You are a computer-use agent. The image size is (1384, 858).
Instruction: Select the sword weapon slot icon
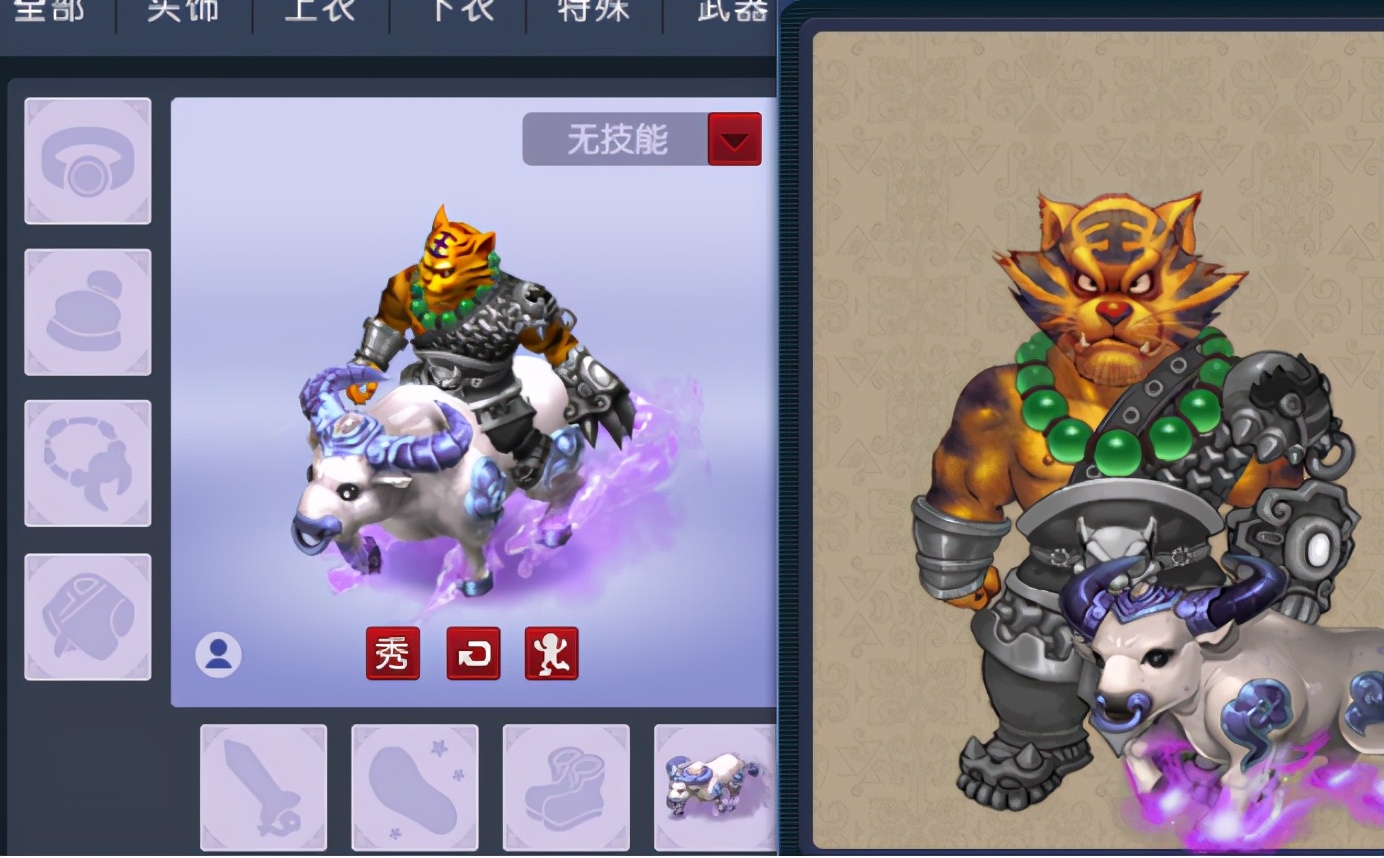[263, 787]
